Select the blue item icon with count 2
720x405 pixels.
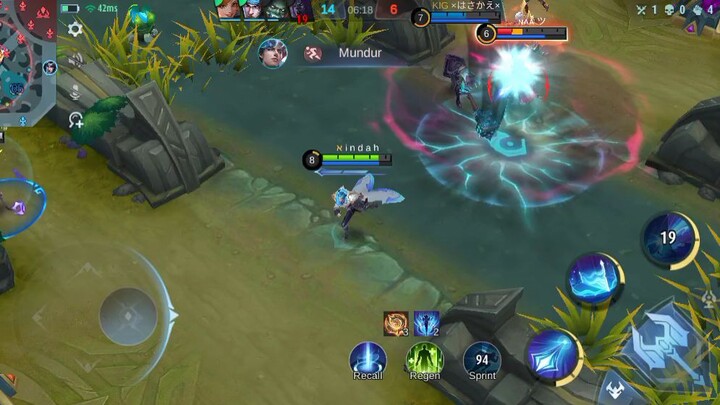click(427, 323)
